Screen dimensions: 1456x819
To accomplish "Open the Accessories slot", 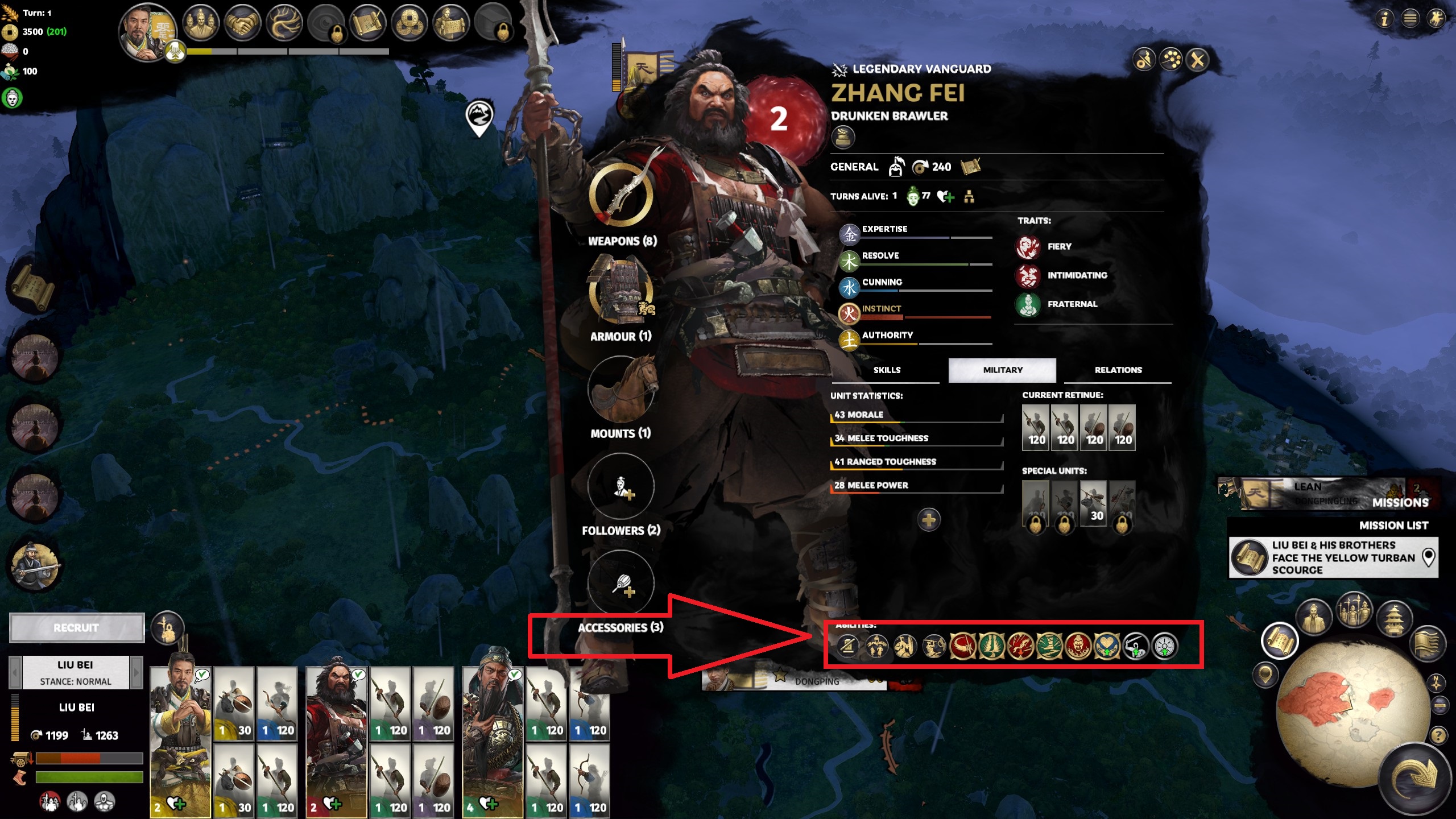I will [621, 584].
